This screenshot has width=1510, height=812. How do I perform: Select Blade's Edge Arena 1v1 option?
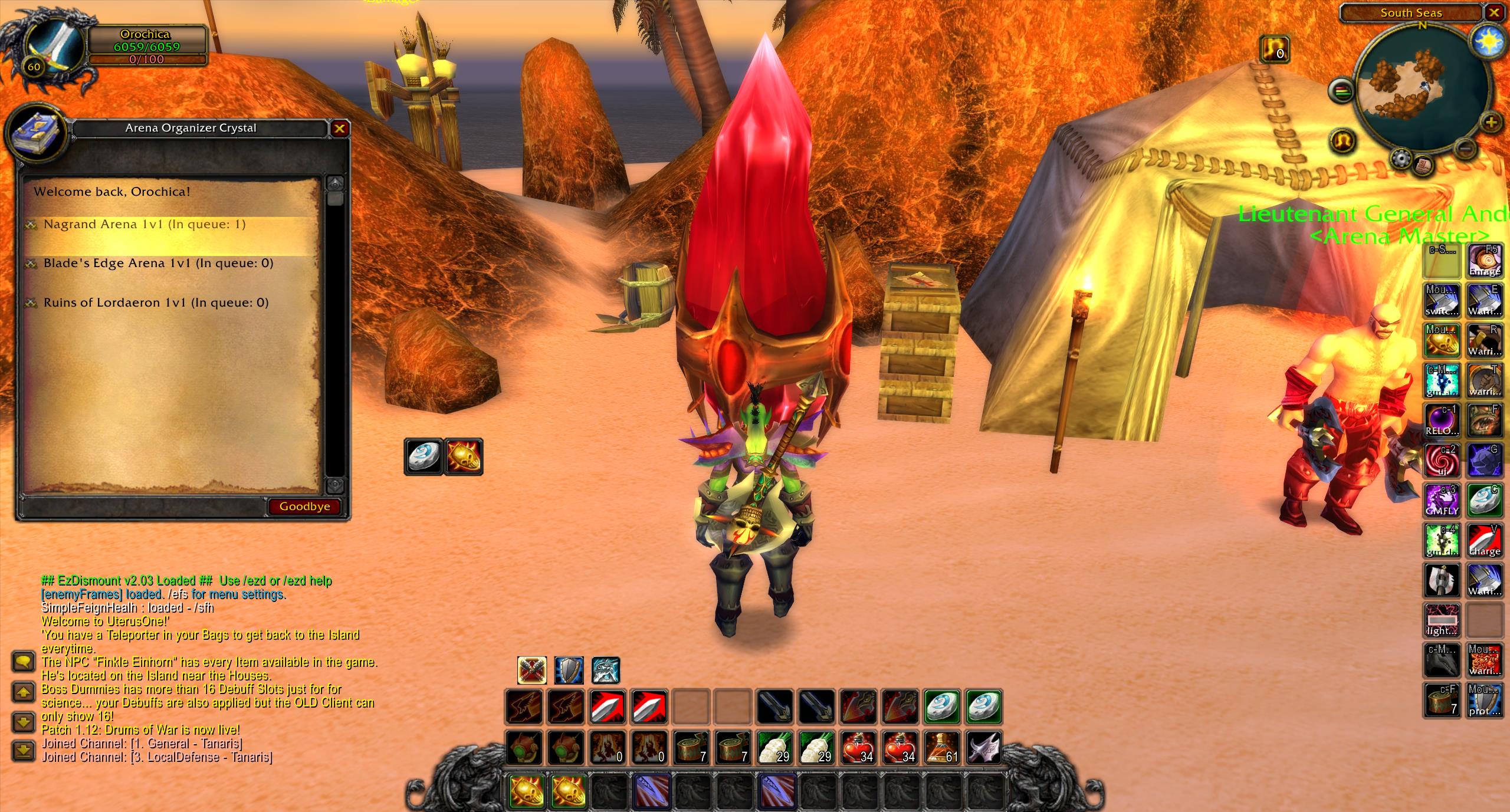point(158,264)
